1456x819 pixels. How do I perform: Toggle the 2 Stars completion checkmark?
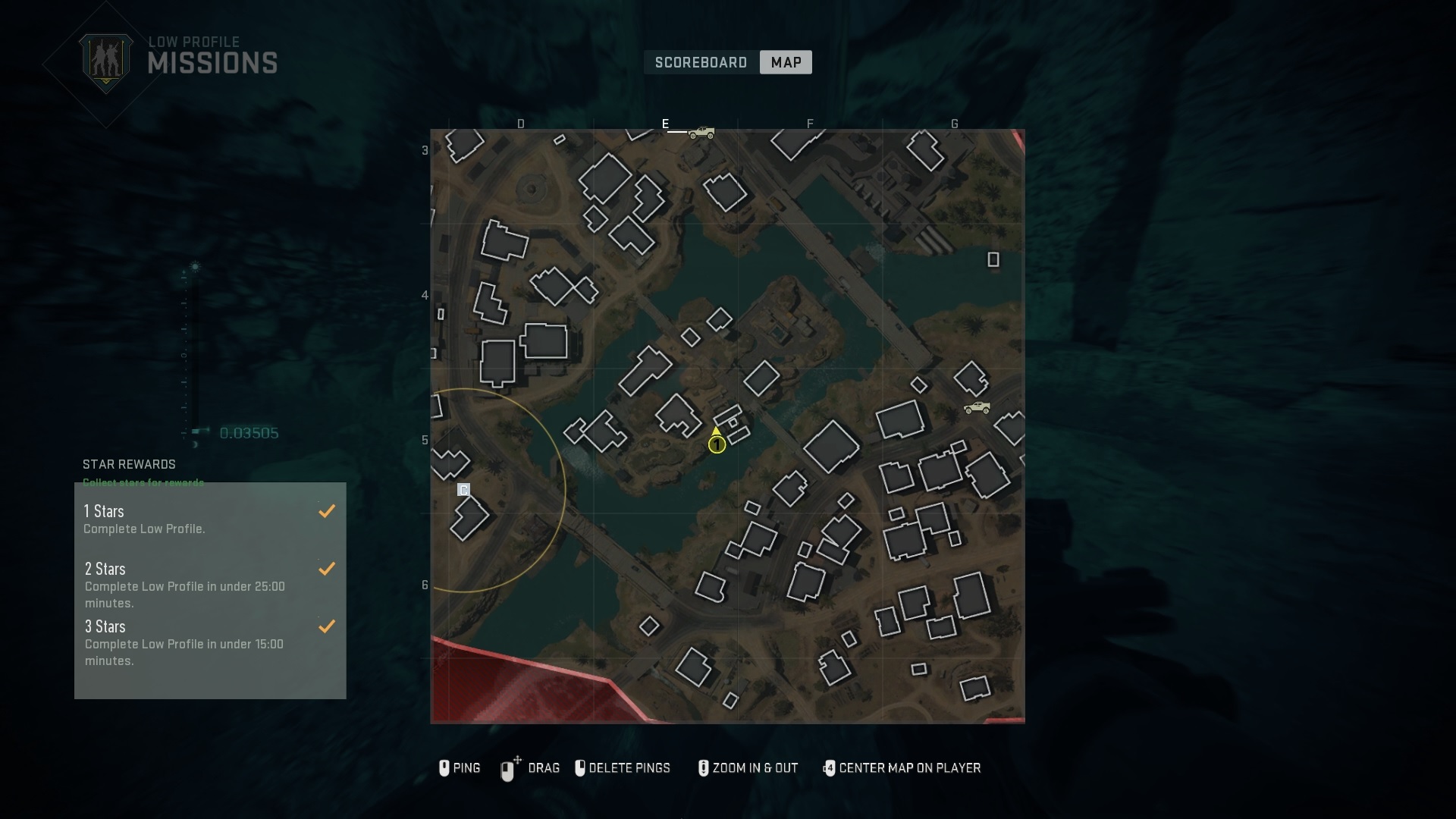coord(326,569)
